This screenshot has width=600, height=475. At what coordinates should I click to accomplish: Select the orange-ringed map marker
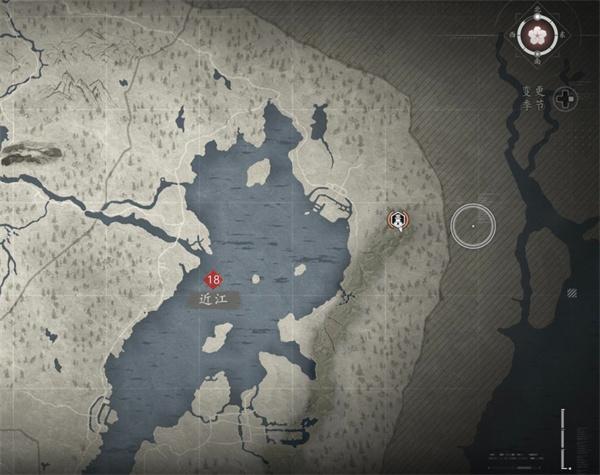tap(398, 219)
